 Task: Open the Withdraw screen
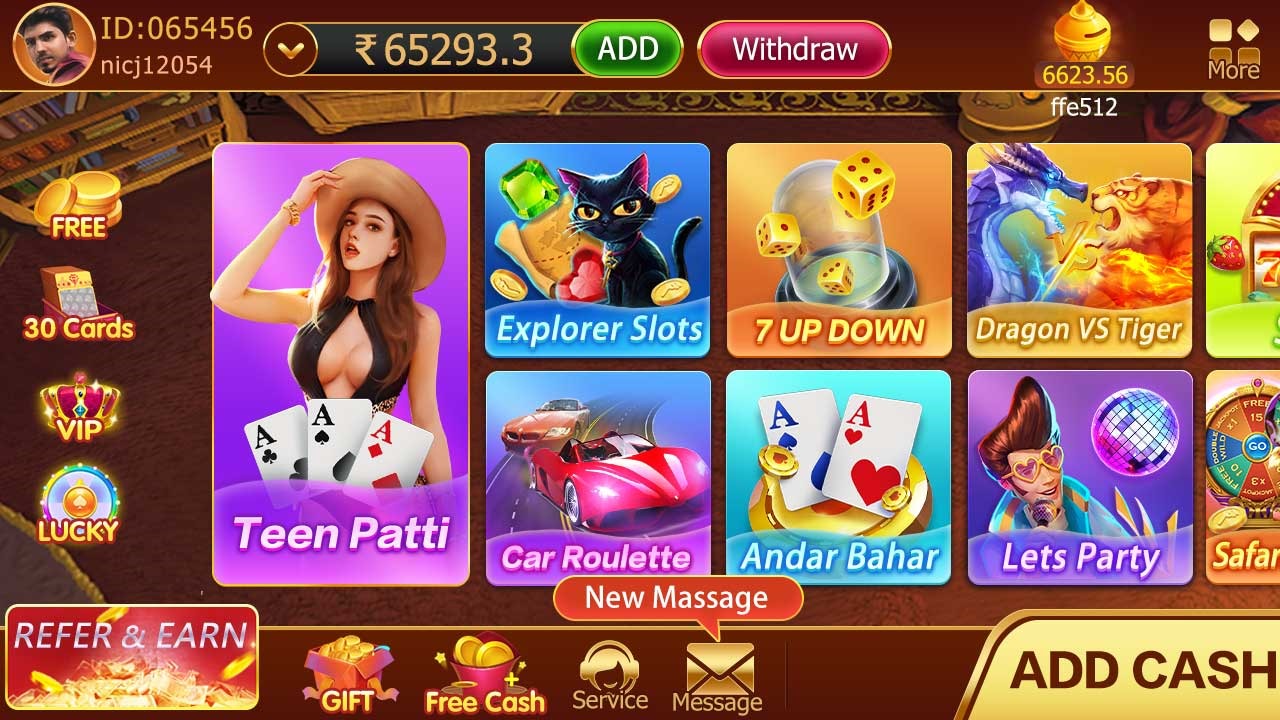click(794, 49)
